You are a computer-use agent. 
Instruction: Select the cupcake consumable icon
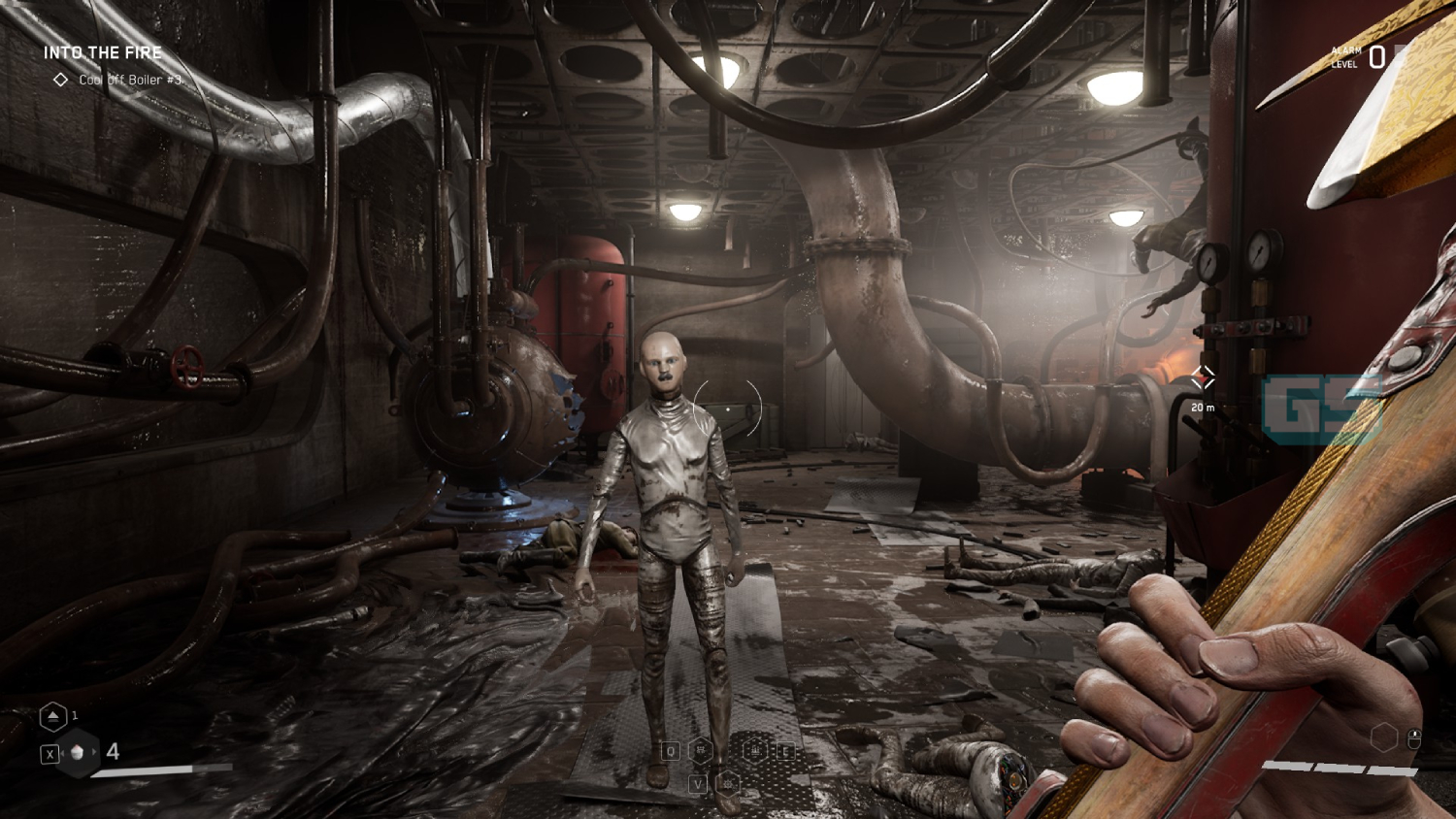pos(77,752)
